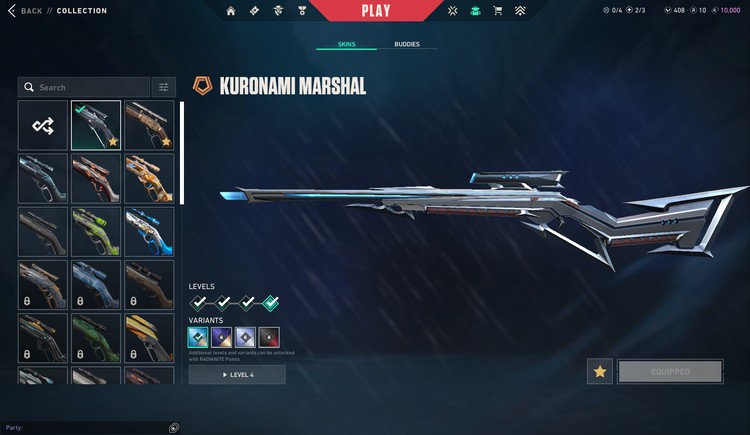The width and height of the screenshot is (750, 435).
Task: Choose the dark red variant swatch
Action: (x=268, y=337)
